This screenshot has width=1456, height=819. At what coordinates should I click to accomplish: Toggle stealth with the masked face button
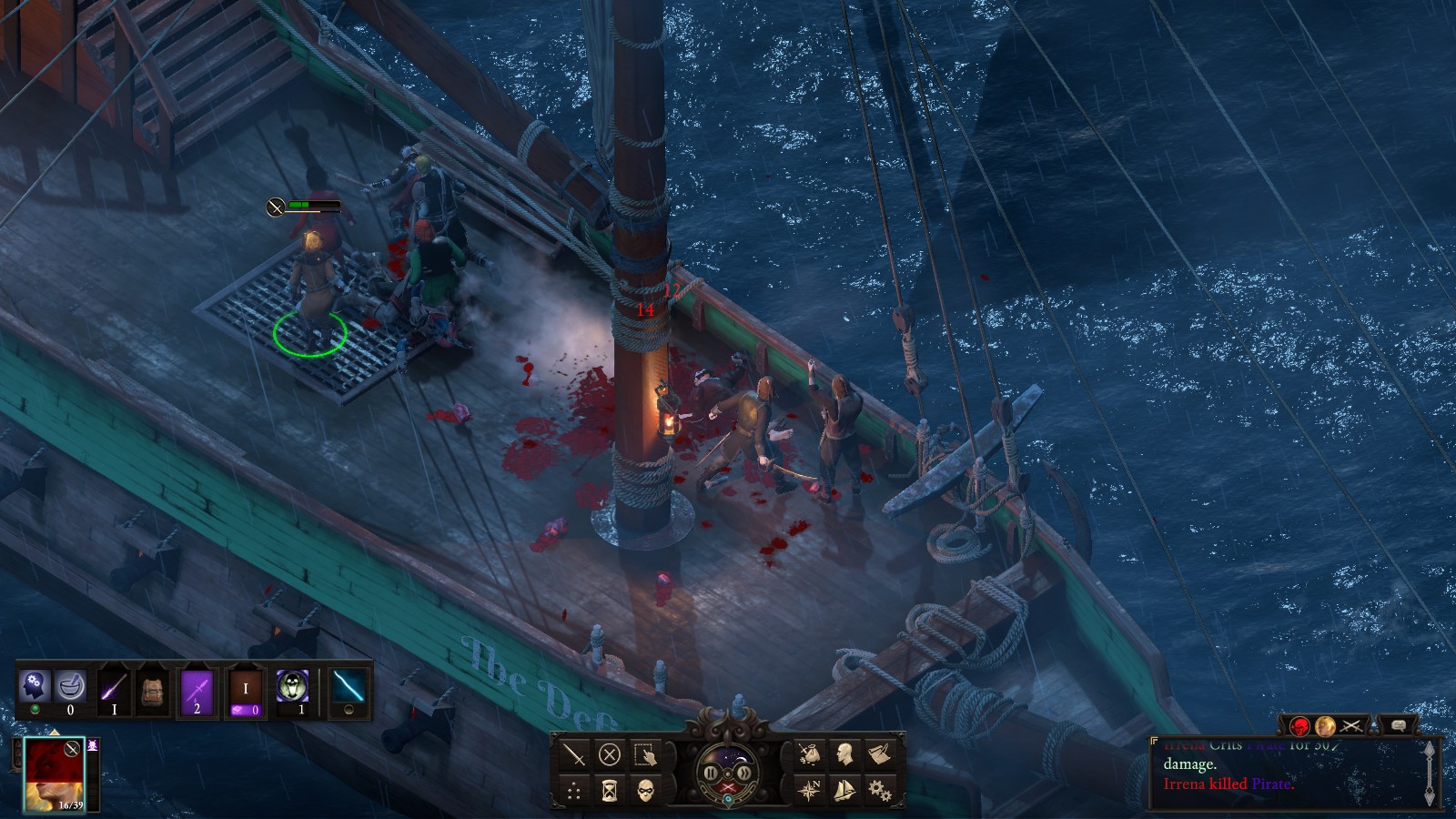[x=645, y=790]
